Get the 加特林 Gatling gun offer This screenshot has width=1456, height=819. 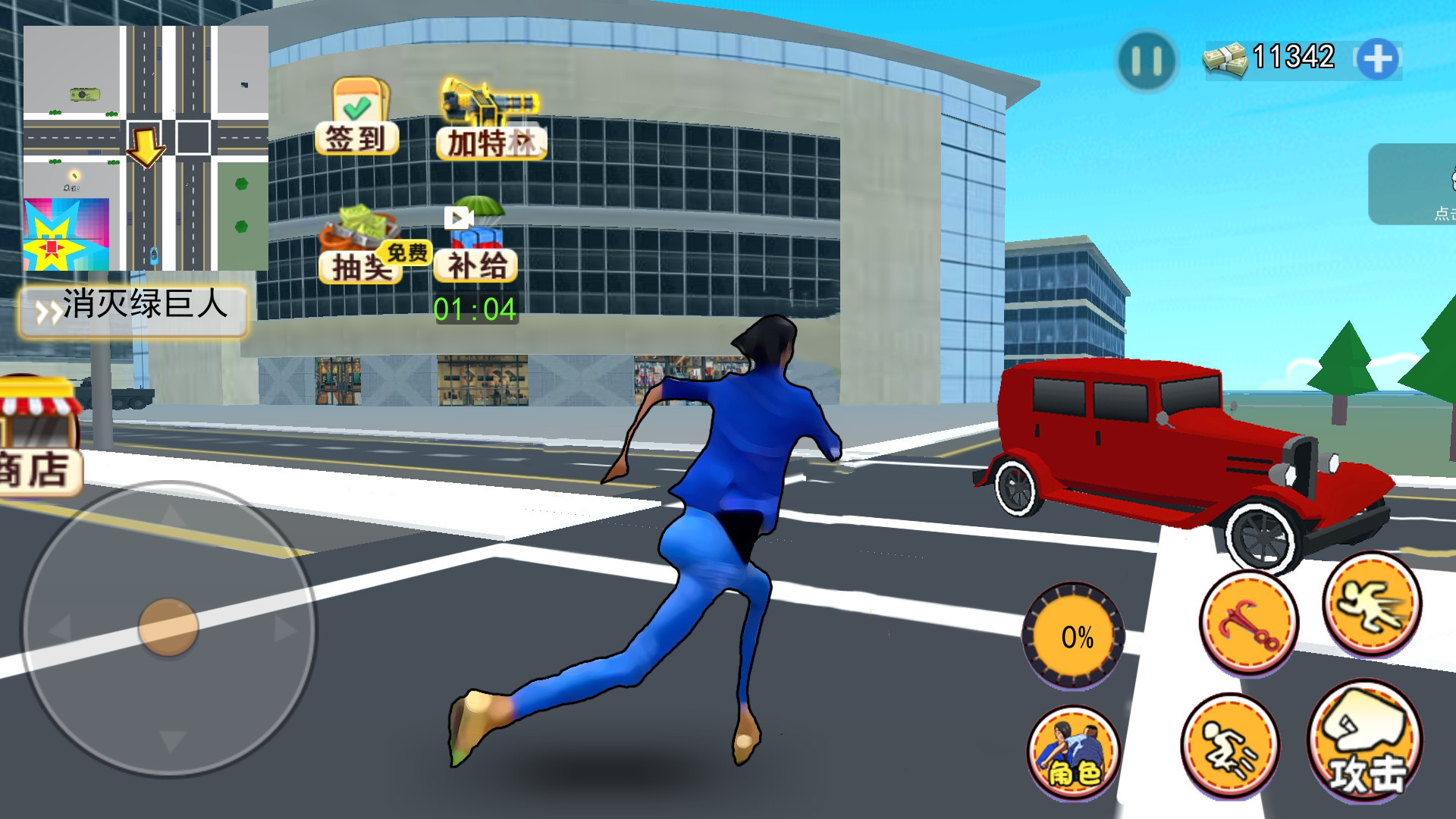pyautogui.click(x=491, y=120)
